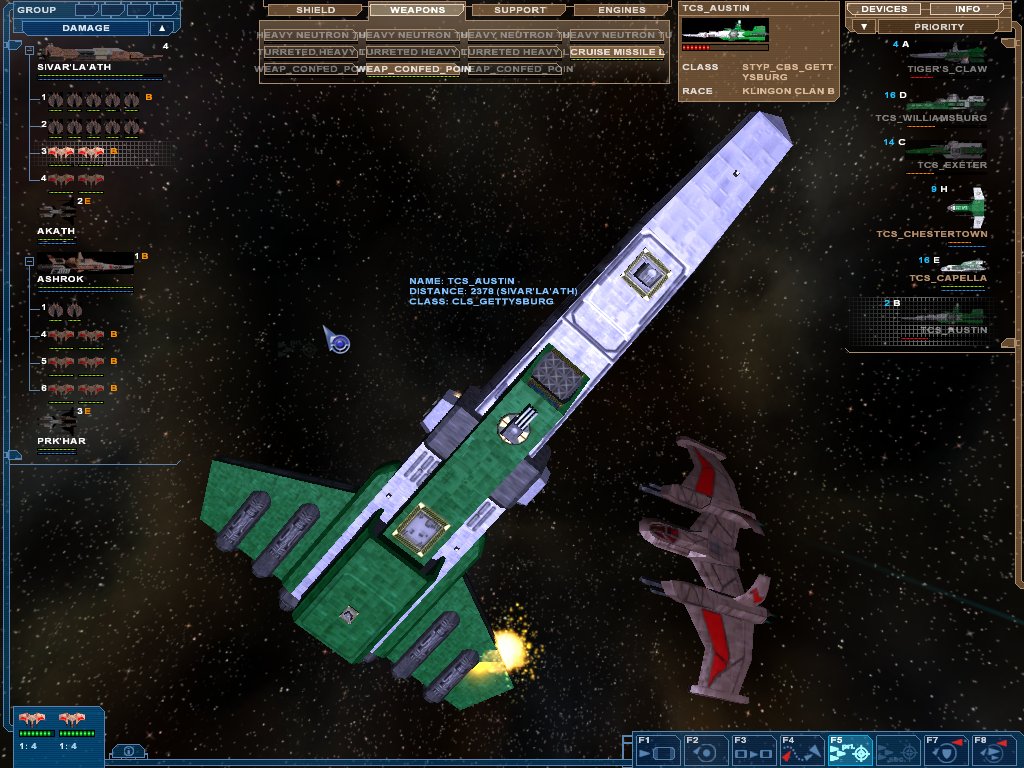Toggle the Damage sort arrow button
Image resolution: width=1024 pixels, height=768 pixels.
point(160,28)
